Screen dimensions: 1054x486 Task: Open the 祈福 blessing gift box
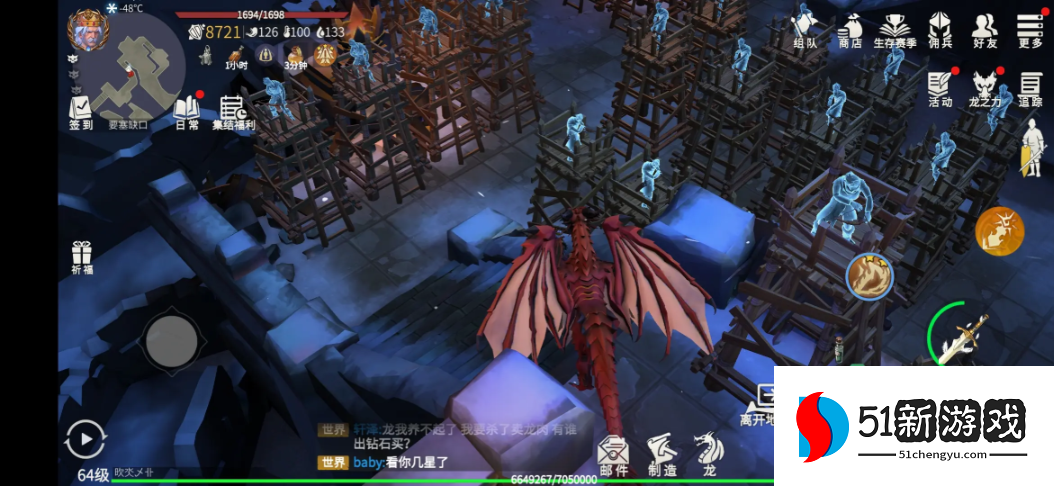(x=82, y=257)
